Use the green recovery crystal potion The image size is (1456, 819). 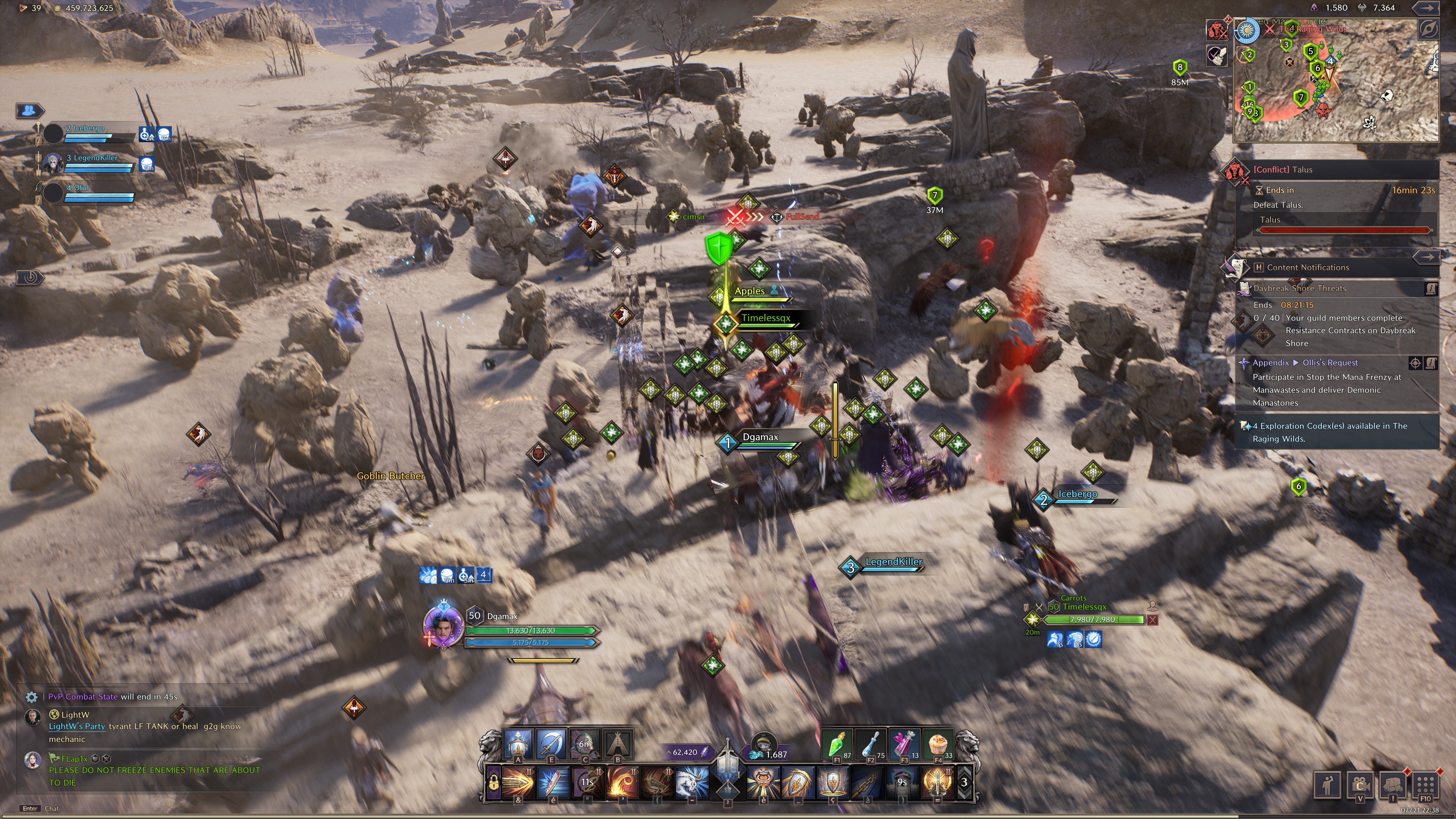point(836,744)
